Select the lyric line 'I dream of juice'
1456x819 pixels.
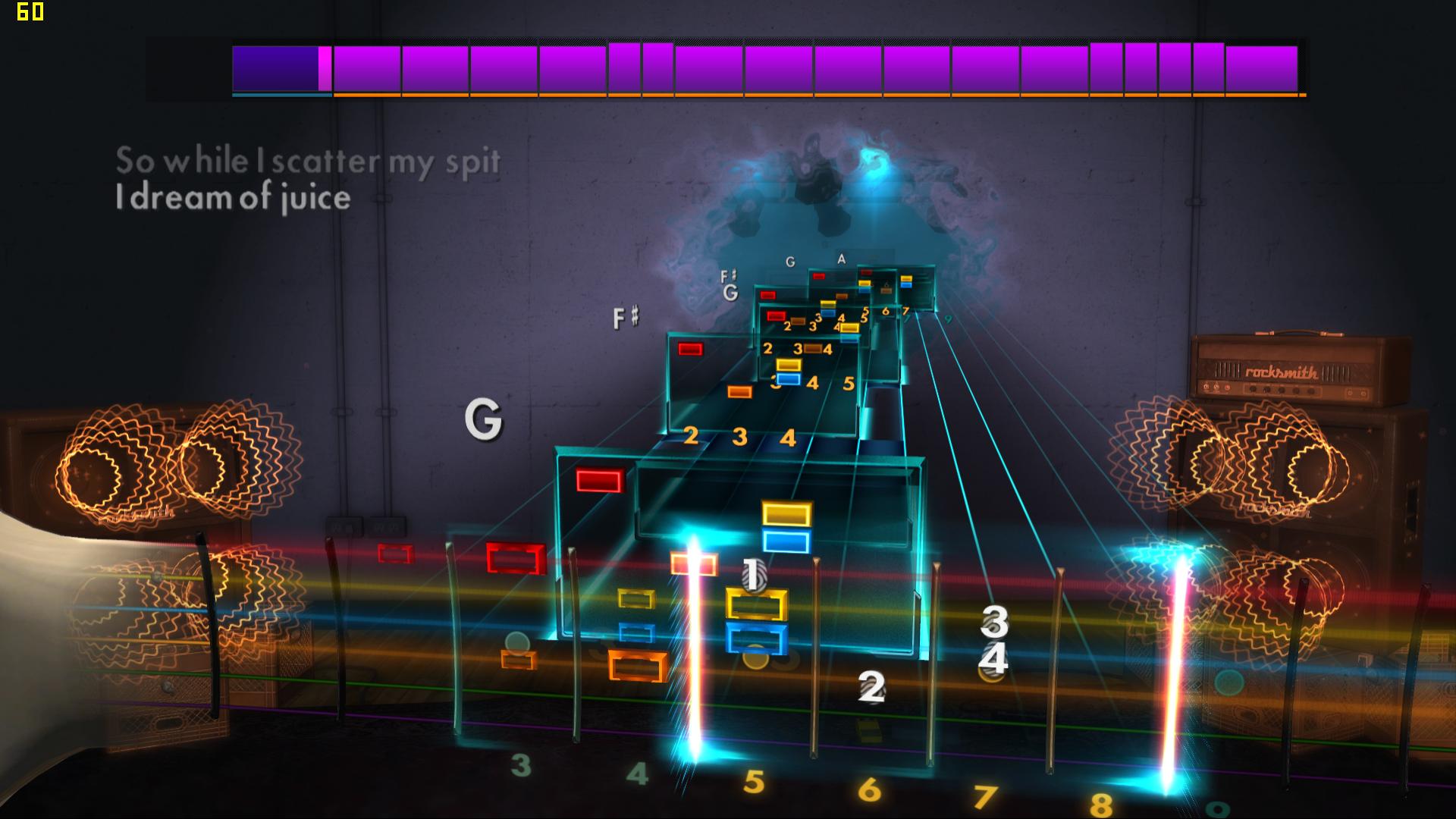(233, 199)
